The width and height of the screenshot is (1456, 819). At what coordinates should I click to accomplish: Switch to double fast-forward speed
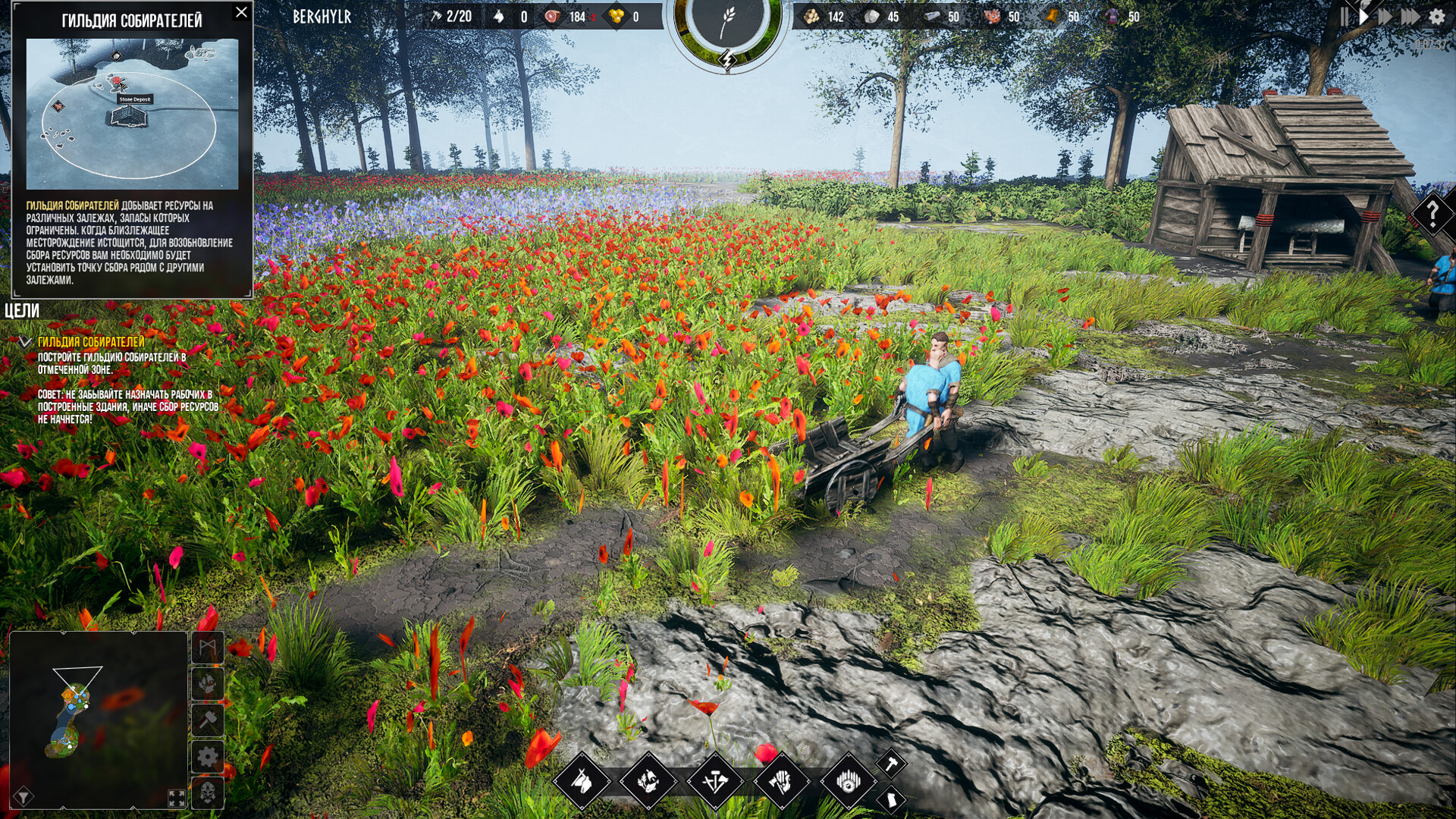pyautogui.click(x=1385, y=17)
